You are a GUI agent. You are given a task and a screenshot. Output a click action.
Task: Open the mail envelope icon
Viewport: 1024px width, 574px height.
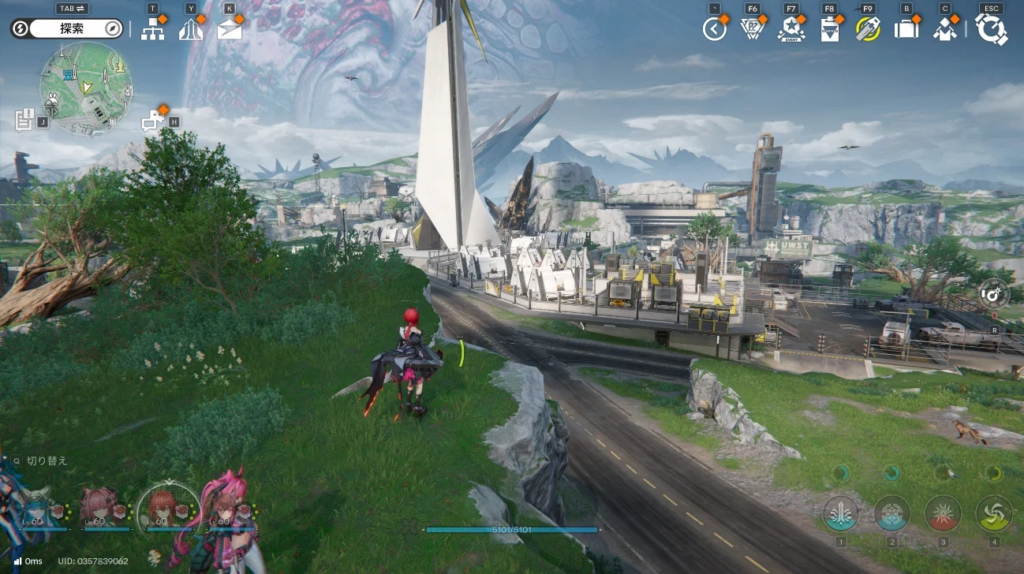click(x=230, y=29)
